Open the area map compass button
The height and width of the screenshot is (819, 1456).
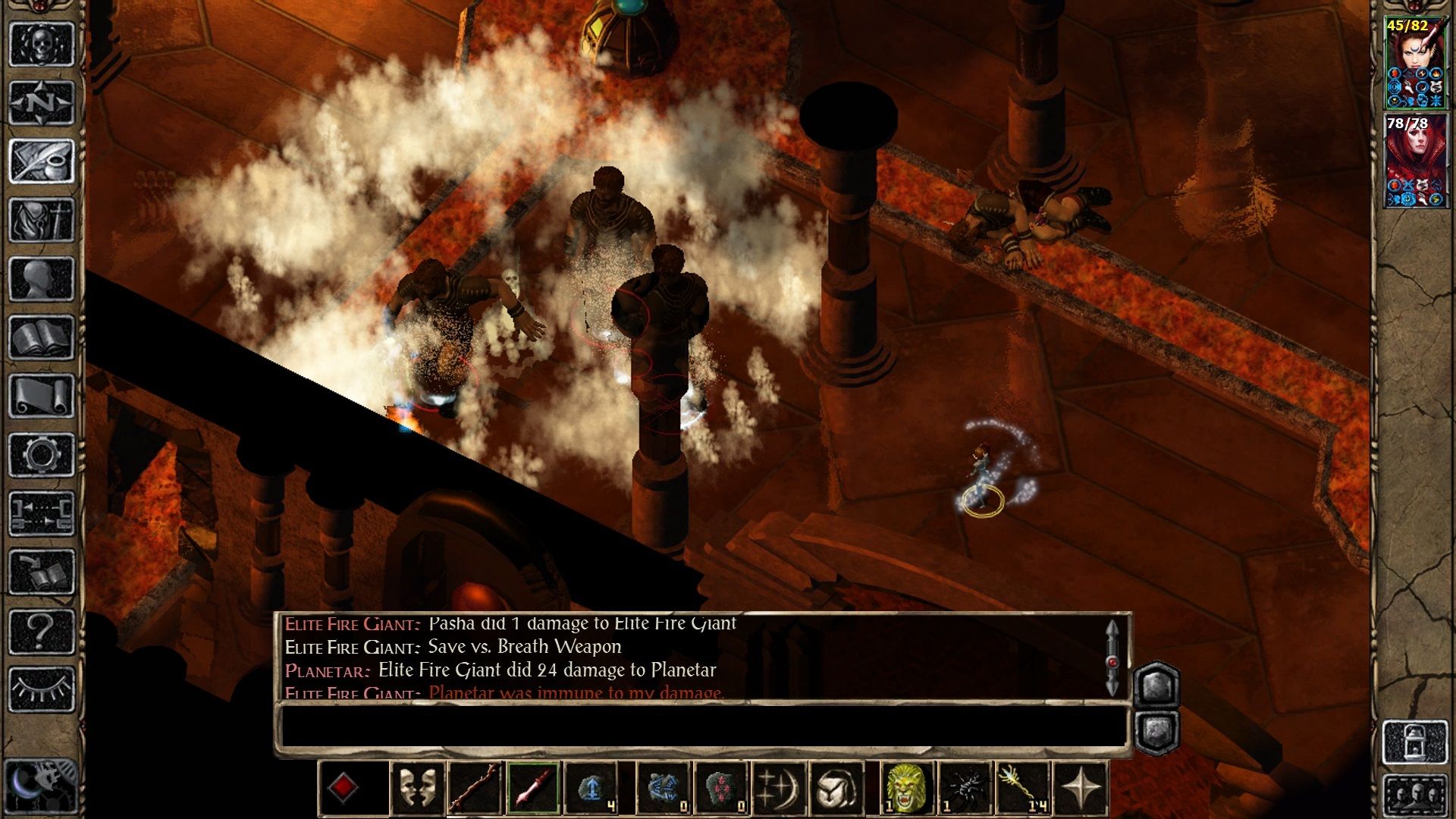pos(42,102)
